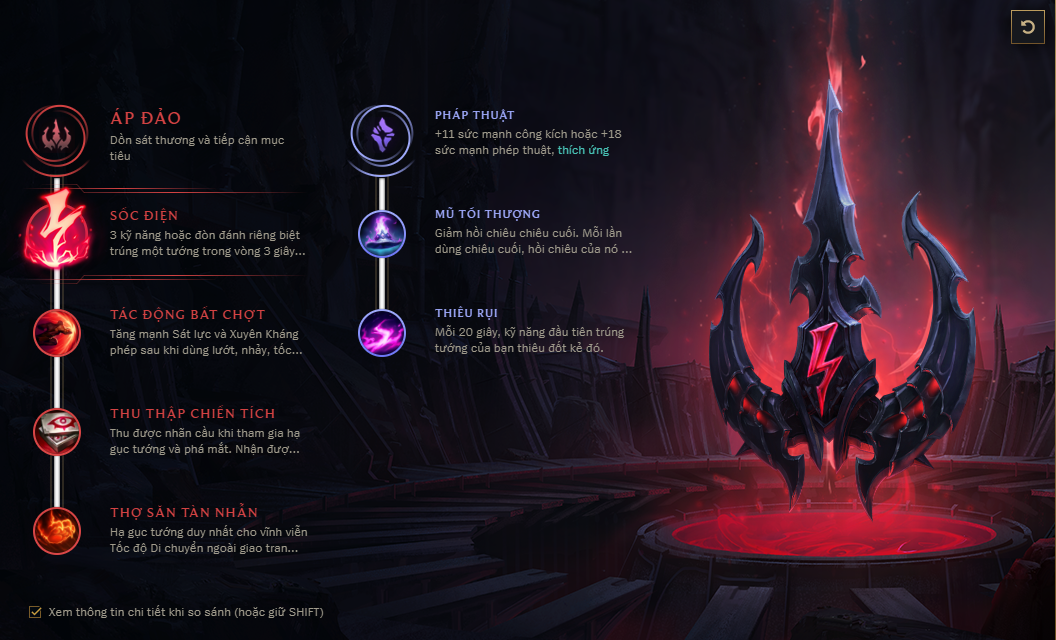Toggle the detailed comparison info checkbox
The image size is (1056, 640).
(x=36, y=611)
